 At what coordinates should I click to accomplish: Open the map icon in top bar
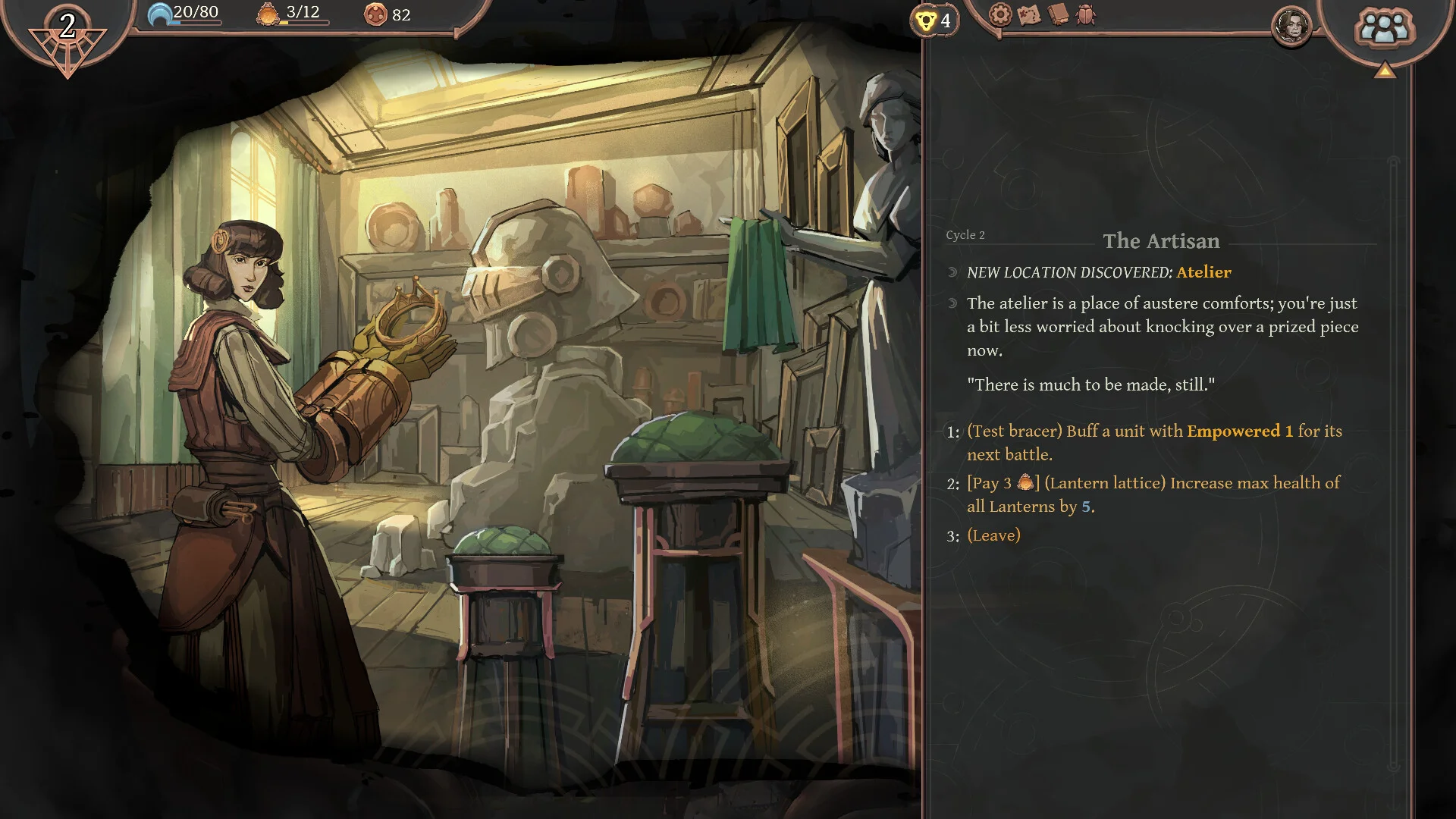click(x=1029, y=14)
